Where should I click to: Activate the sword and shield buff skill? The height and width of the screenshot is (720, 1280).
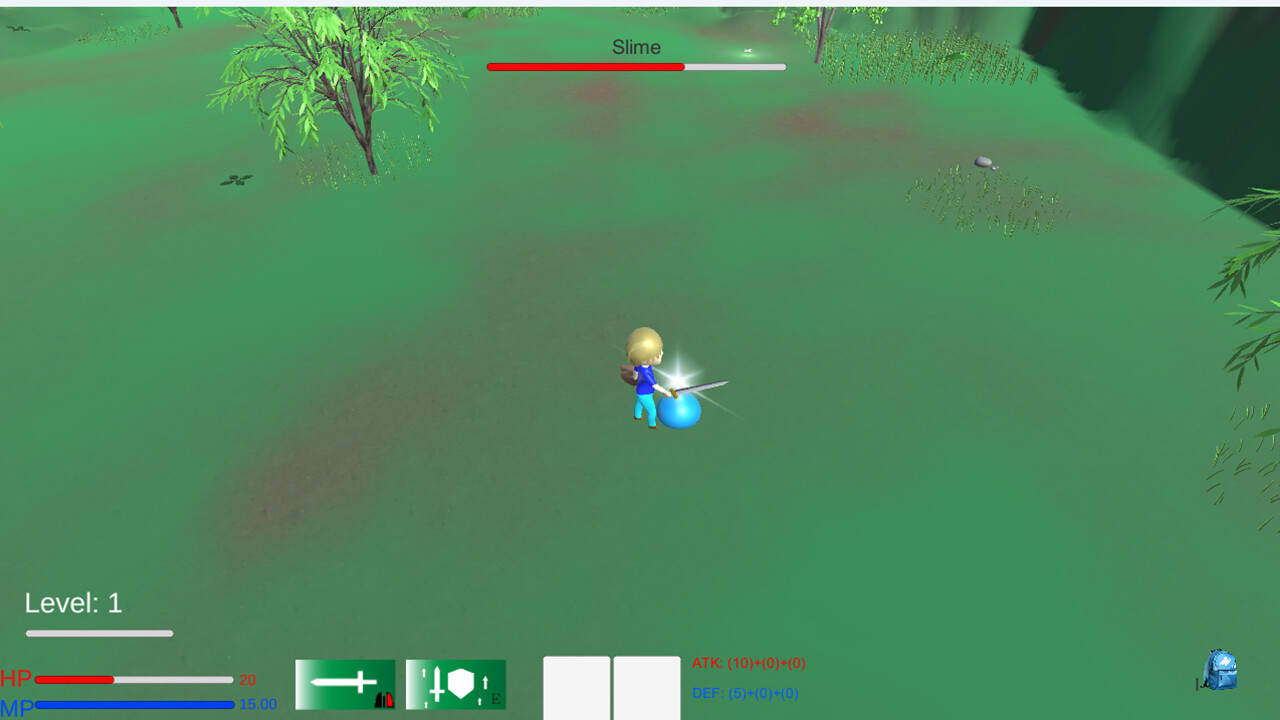tap(456, 683)
